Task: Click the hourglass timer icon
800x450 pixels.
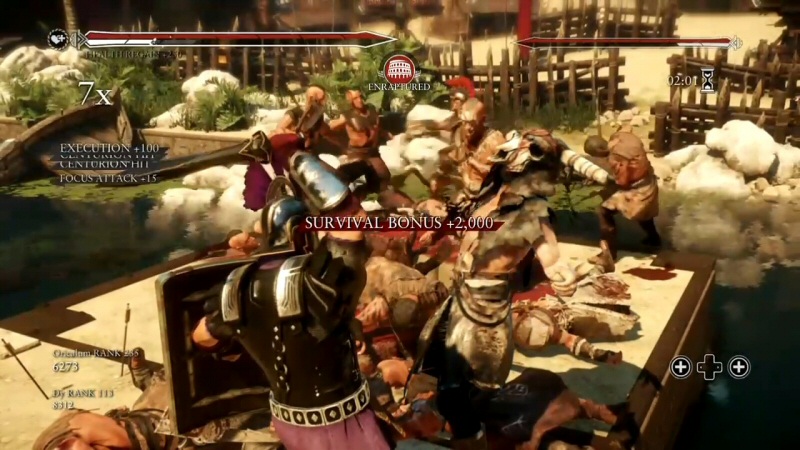Action: click(x=708, y=81)
